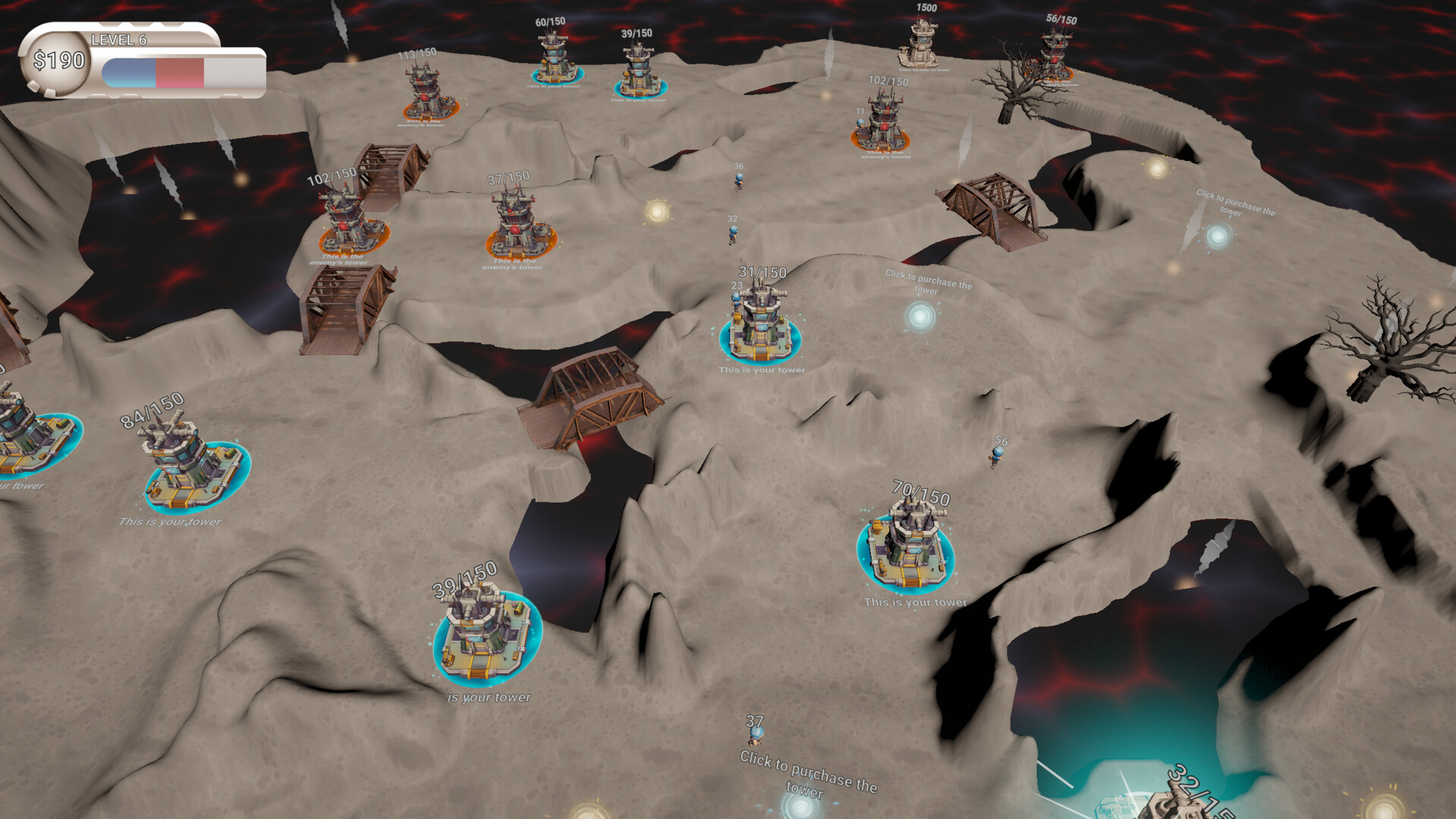1456x819 pixels.
Task: Target the enemy tower showing 113/150
Action: click(429, 94)
